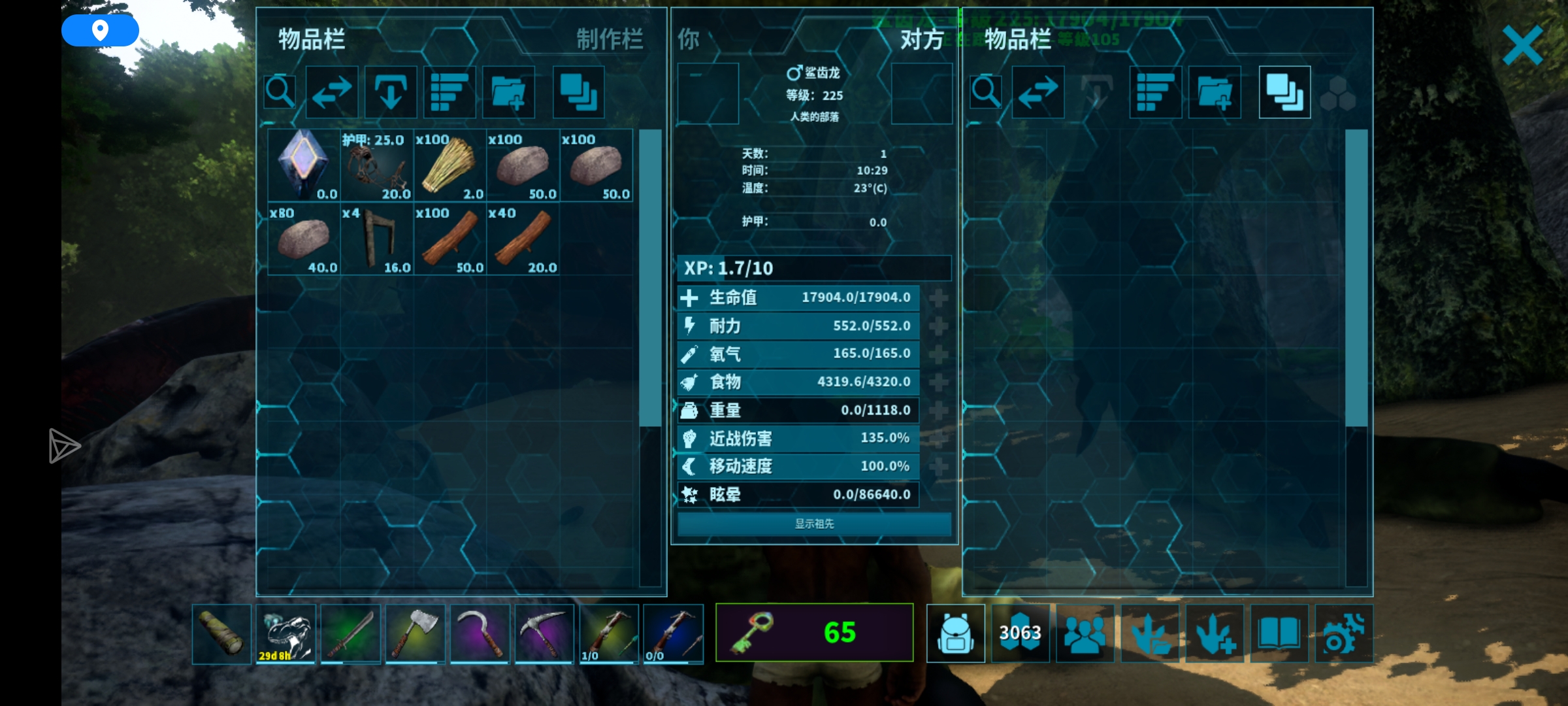The height and width of the screenshot is (706, 1568).
Task: Open the gear settings icon
Action: click(1343, 633)
